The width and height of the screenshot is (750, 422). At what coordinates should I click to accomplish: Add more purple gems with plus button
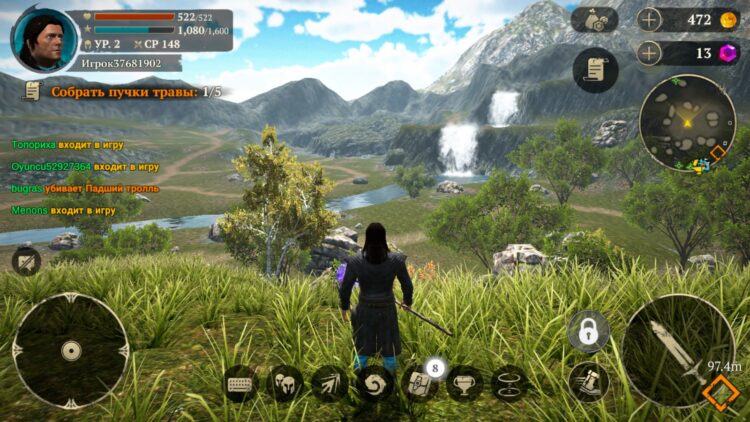click(649, 53)
